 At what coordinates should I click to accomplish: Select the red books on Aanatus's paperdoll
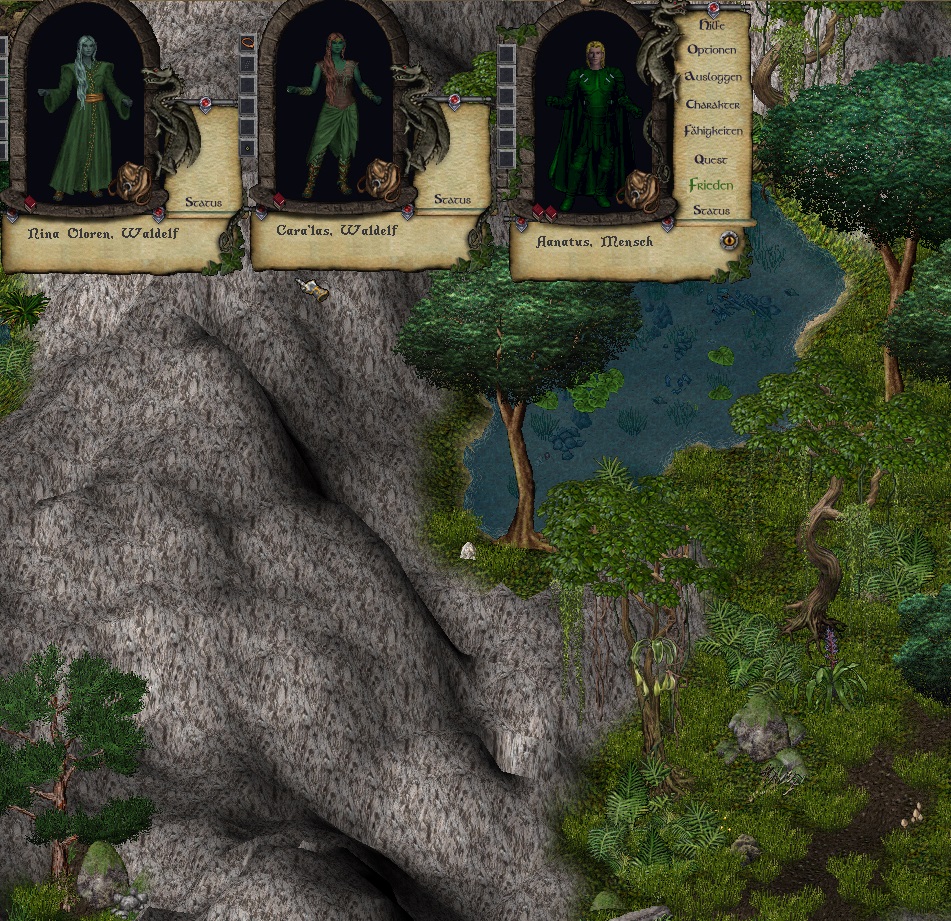(544, 212)
